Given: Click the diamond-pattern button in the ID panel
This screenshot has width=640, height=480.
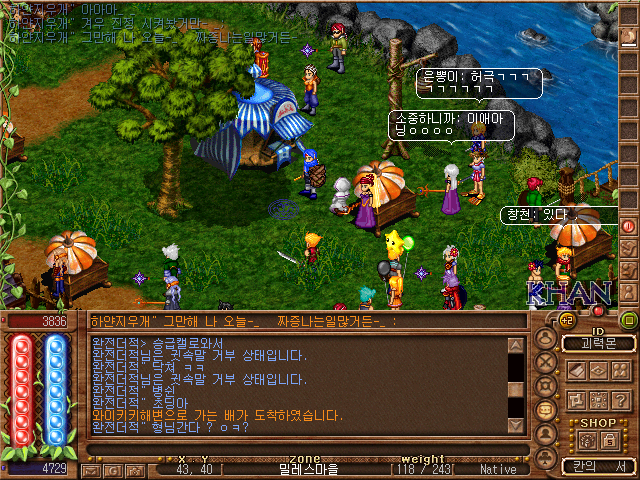Looking at the screenshot, I should [598, 371].
